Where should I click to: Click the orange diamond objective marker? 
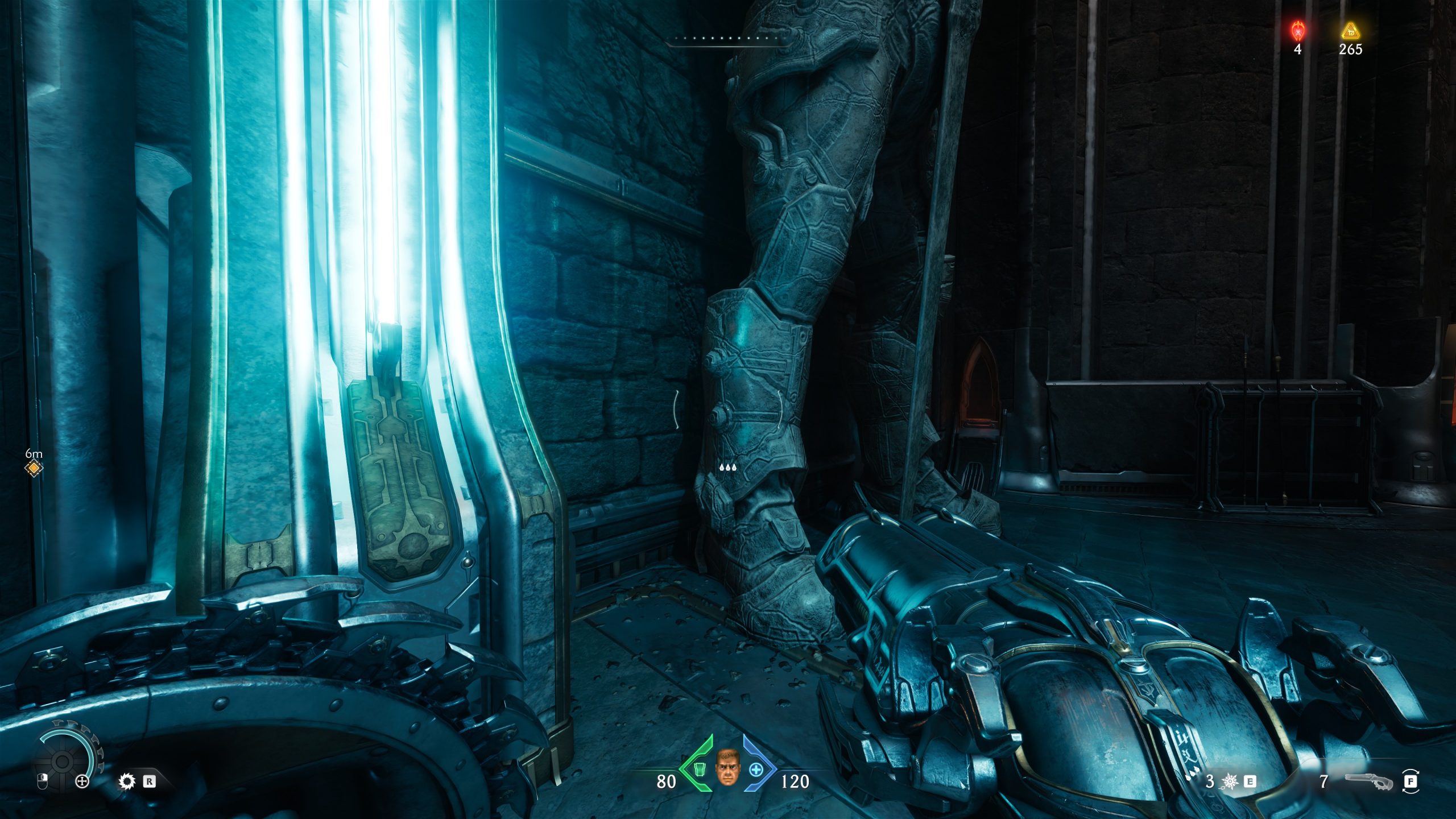tap(34, 468)
